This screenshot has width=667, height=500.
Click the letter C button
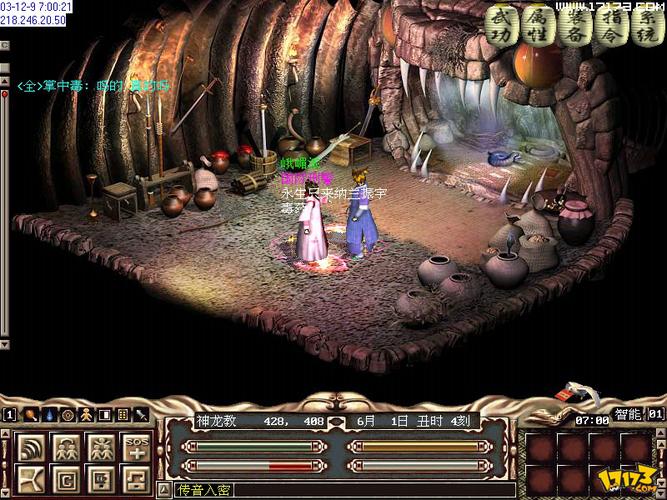click(x=67, y=479)
